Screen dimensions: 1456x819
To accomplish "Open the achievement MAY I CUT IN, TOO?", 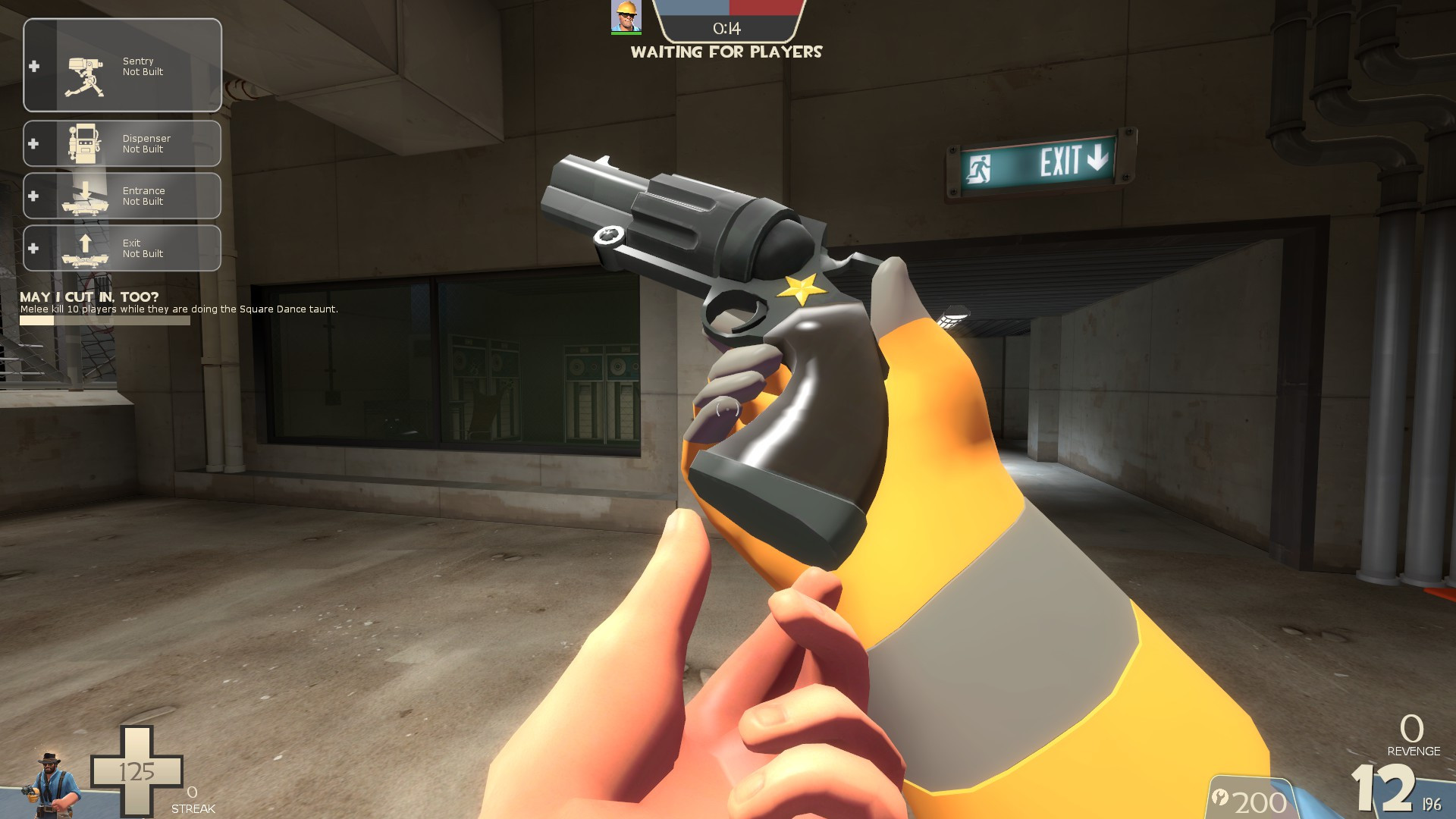I will click(87, 299).
